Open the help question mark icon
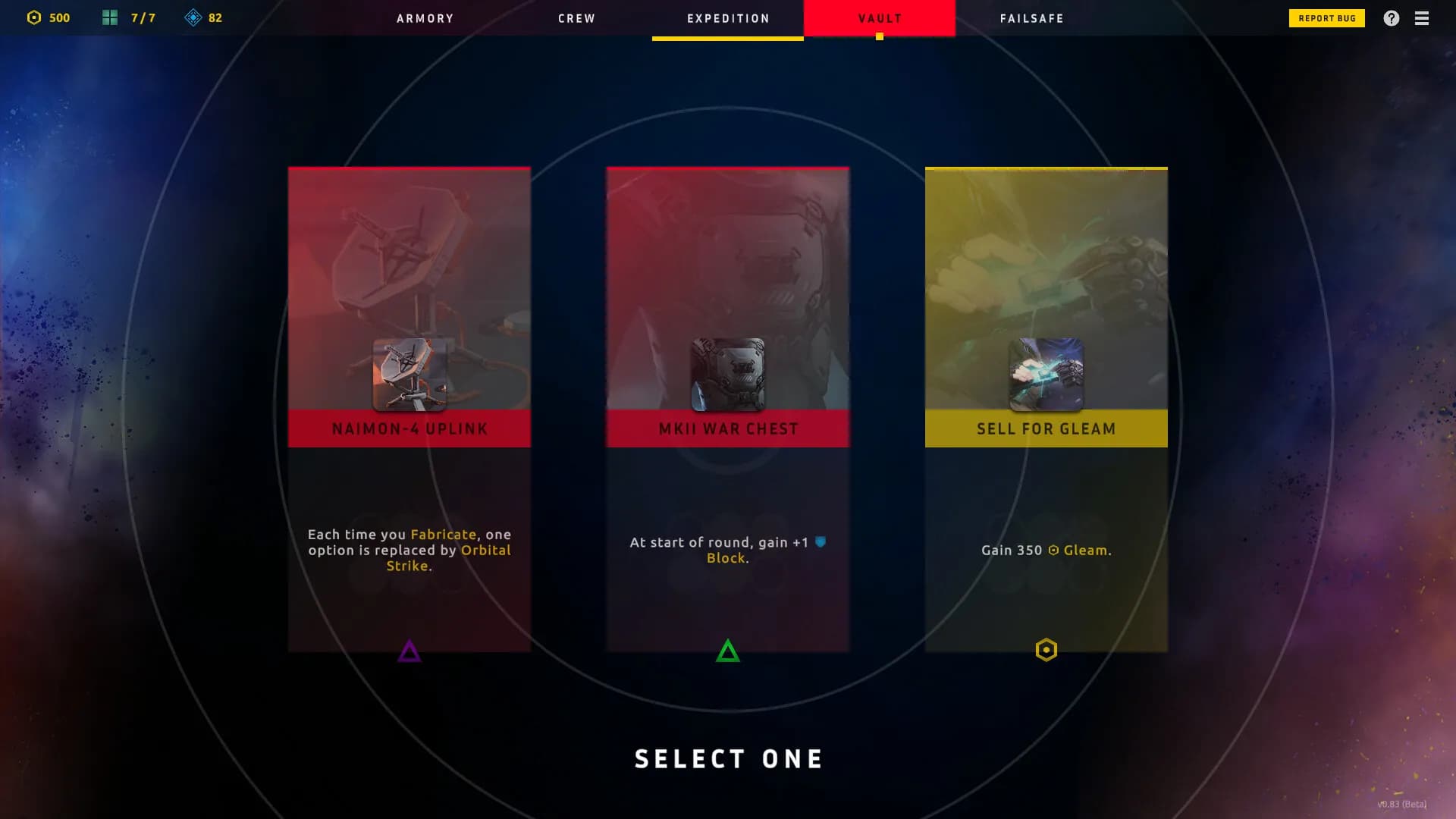Image resolution: width=1456 pixels, height=819 pixels. point(1392,17)
